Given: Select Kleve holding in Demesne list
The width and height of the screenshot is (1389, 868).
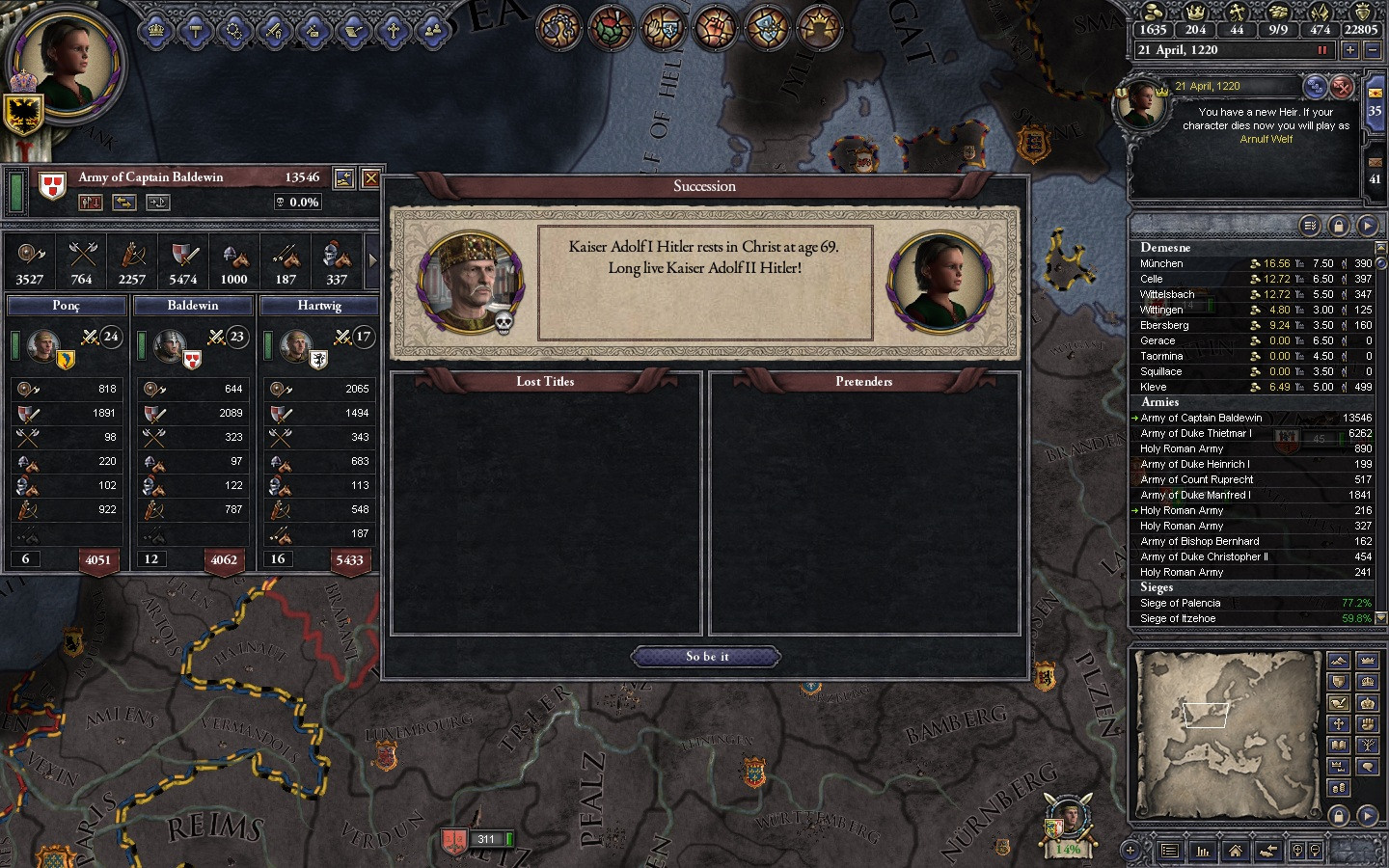Looking at the screenshot, I should click(x=1154, y=387).
